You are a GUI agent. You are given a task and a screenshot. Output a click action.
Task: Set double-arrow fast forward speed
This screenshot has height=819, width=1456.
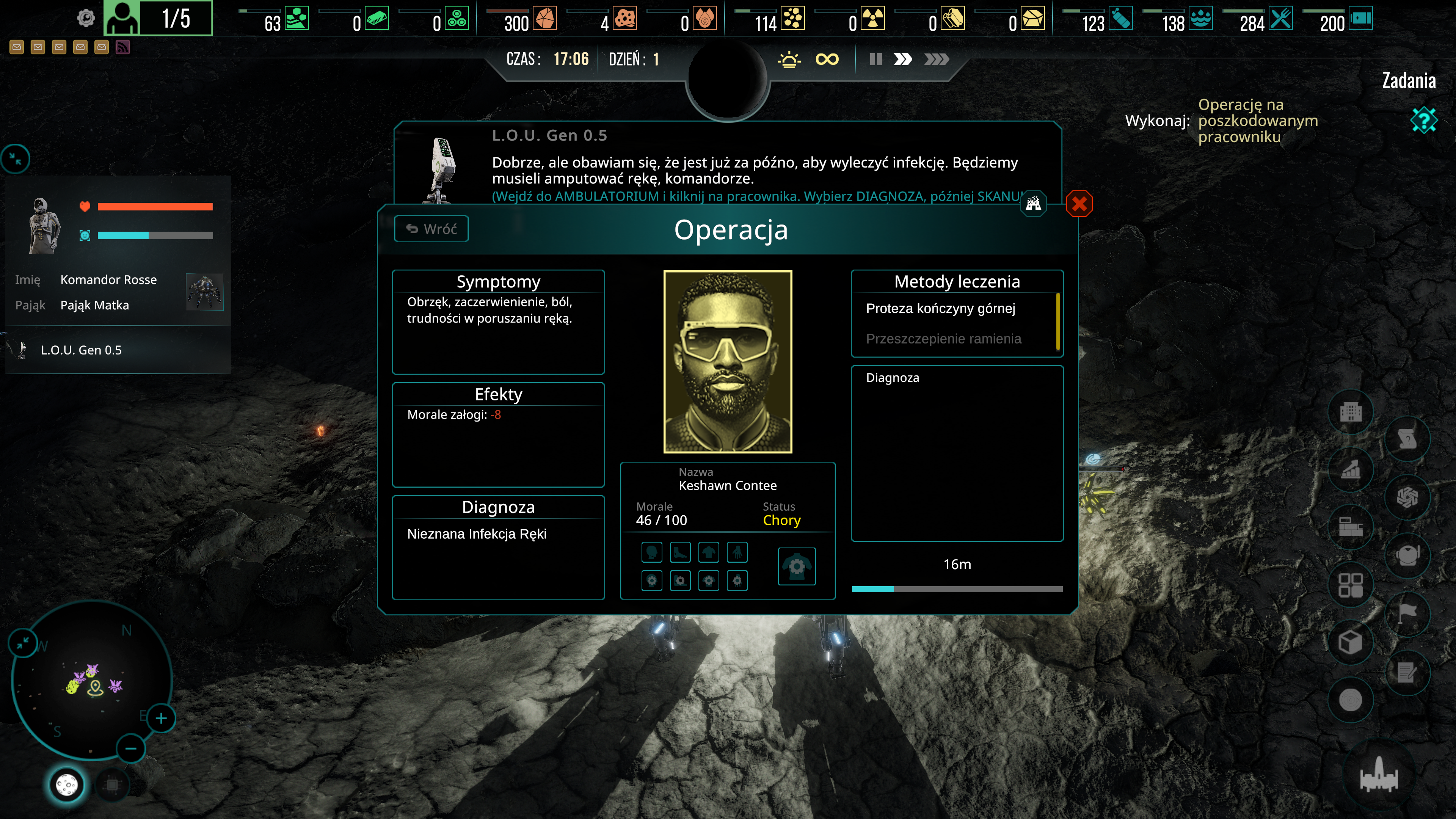click(903, 60)
